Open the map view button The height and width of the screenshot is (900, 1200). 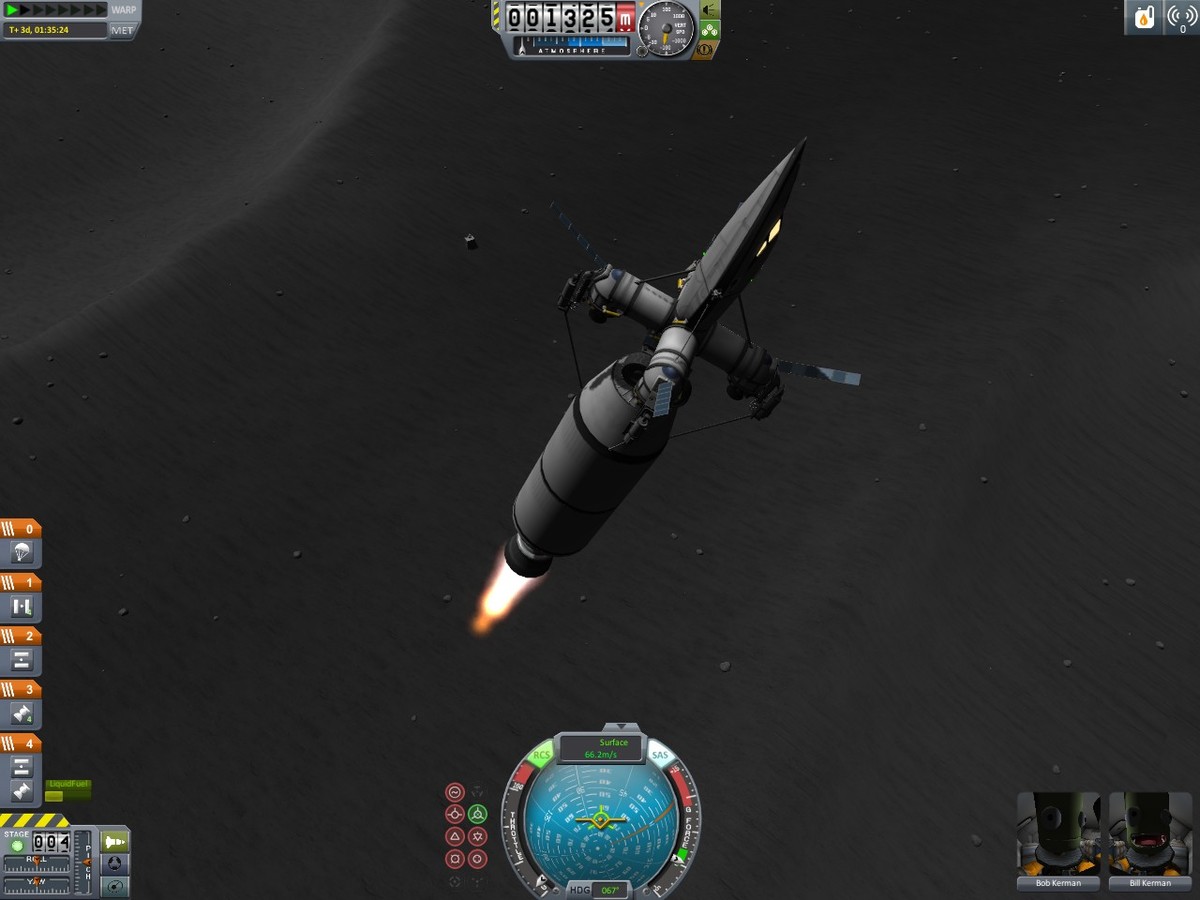[115, 886]
